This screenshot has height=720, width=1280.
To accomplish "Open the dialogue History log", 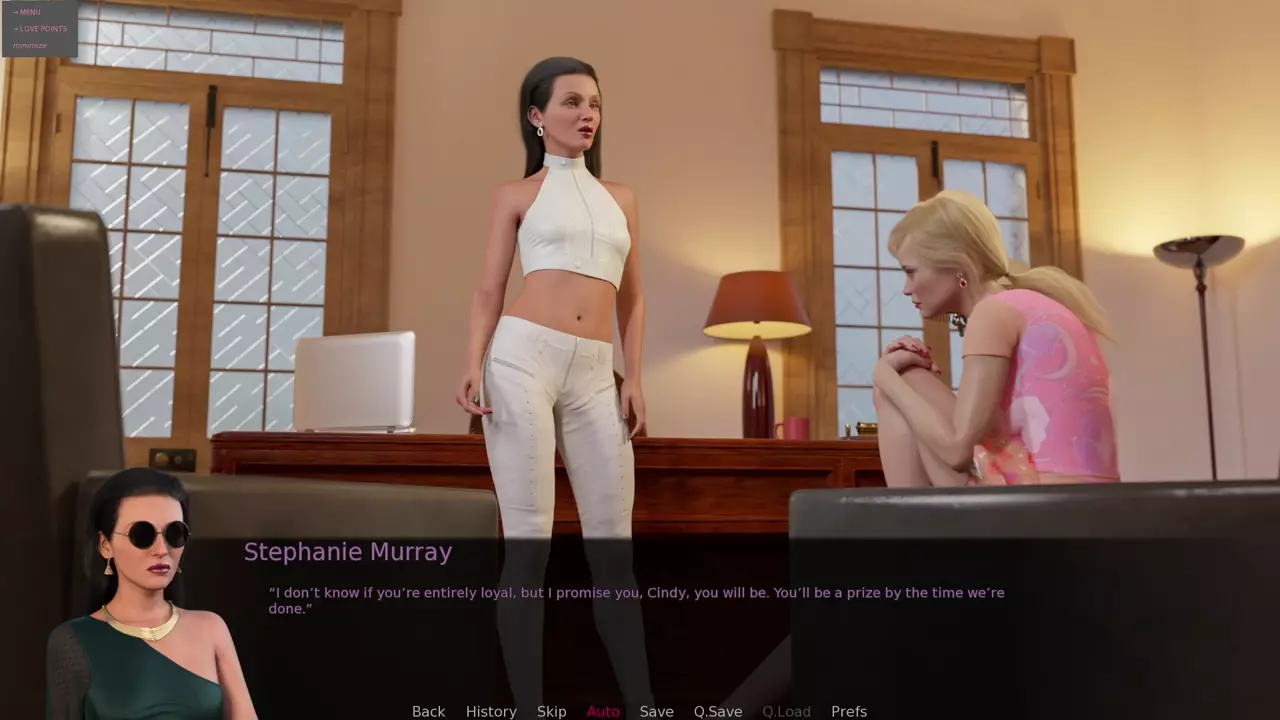I will [x=491, y=711].
